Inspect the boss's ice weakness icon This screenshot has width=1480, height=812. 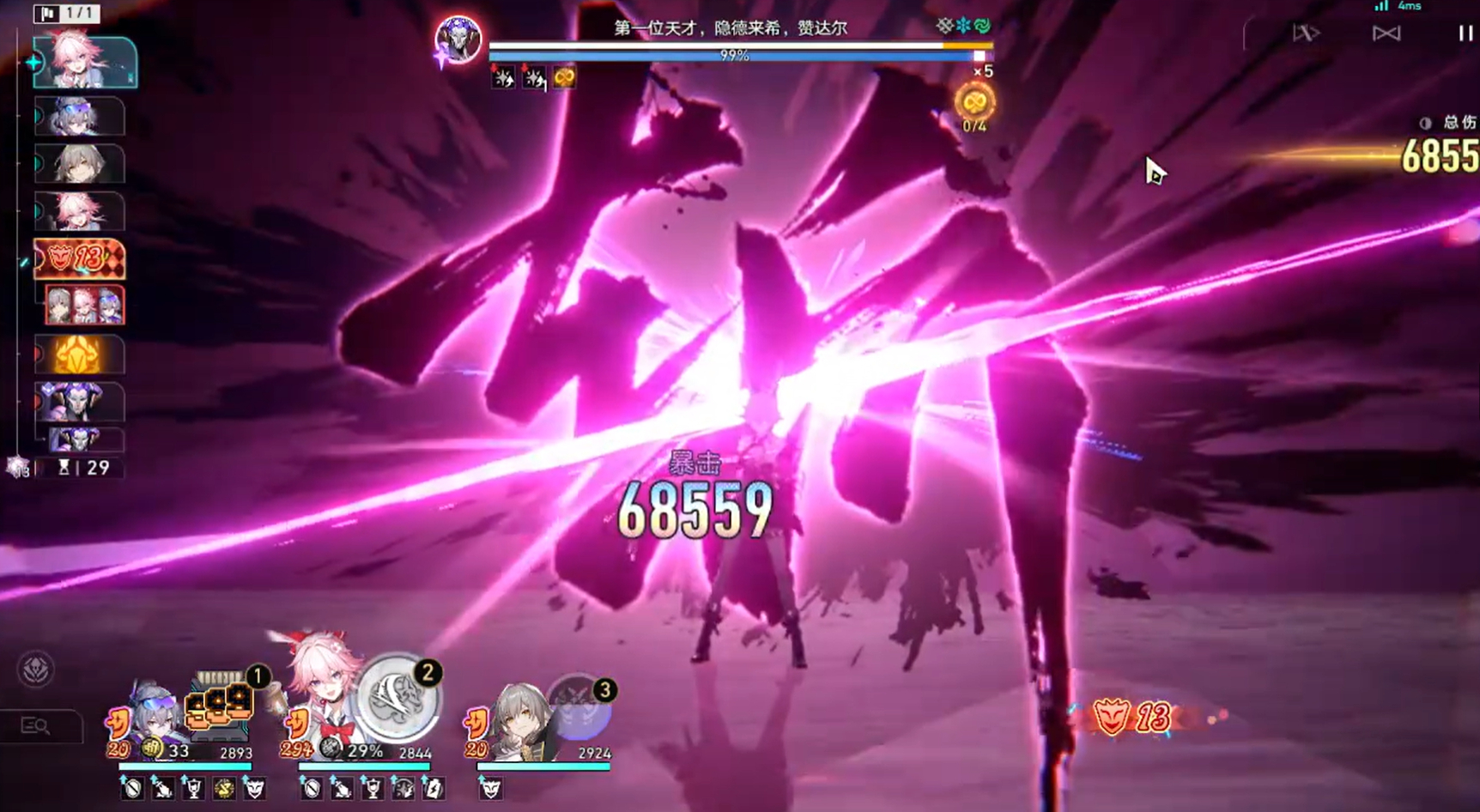pyautogui.click(x=963, y=26)
